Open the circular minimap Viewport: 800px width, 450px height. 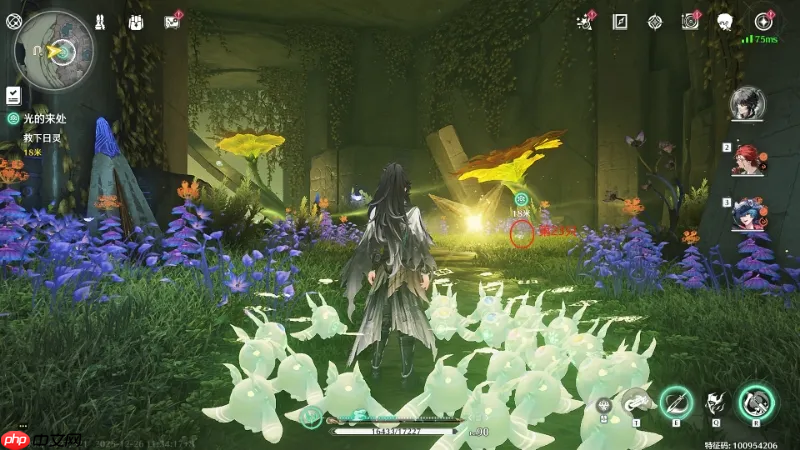click(55, 45)
